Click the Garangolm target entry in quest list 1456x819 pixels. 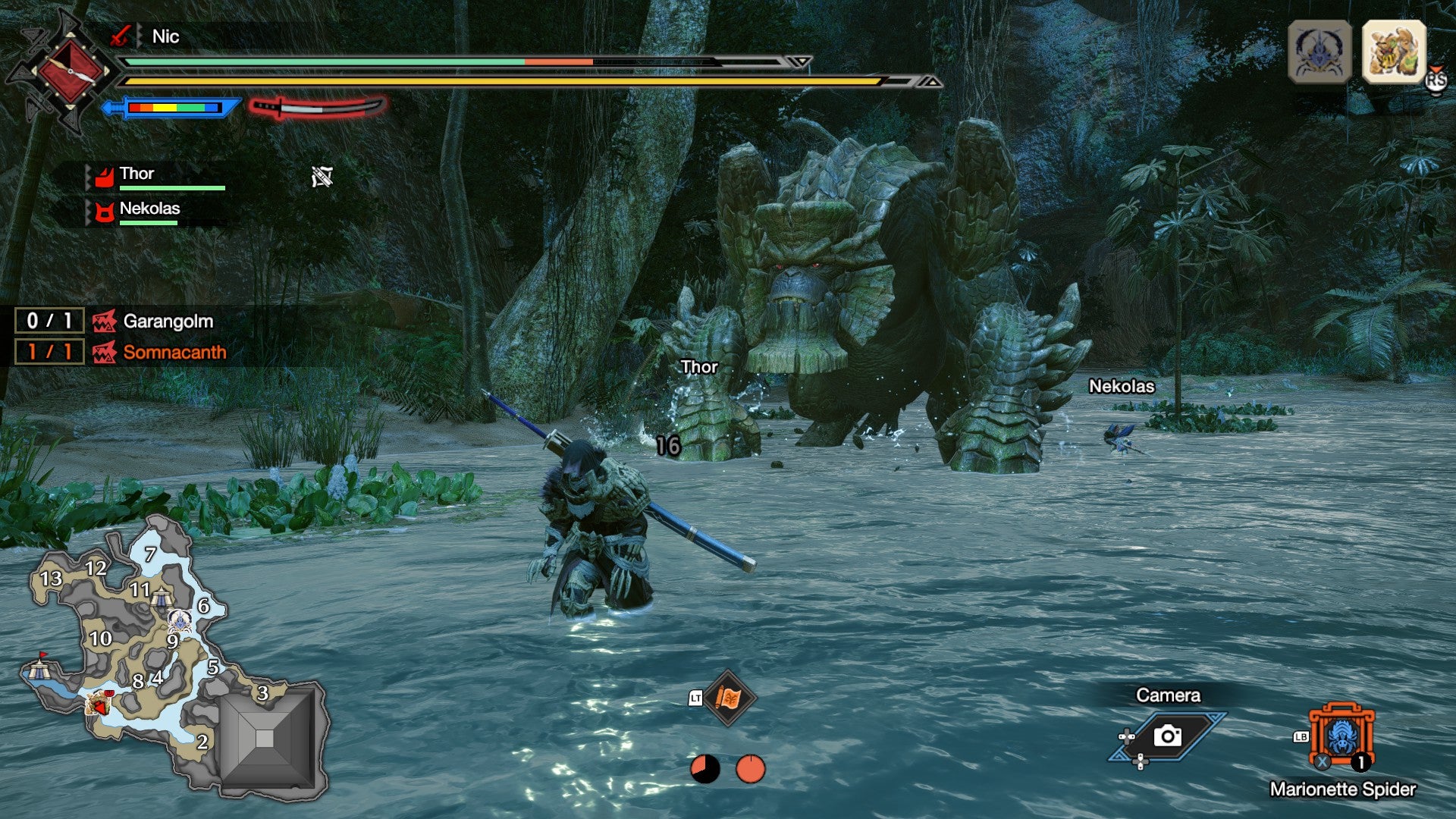[x=168, y=321]
